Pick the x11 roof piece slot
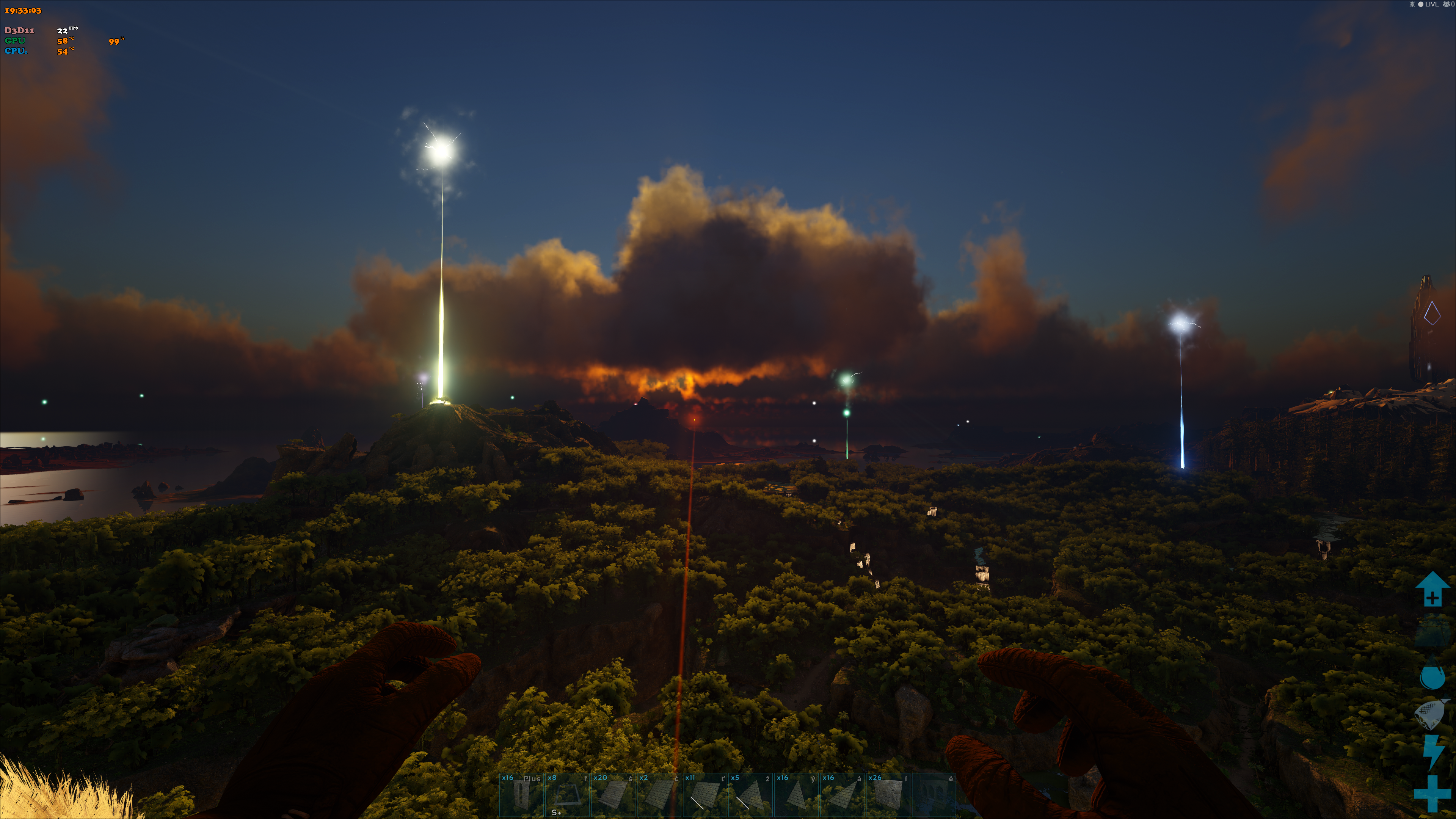The image size is (1456, 819). 704,794
